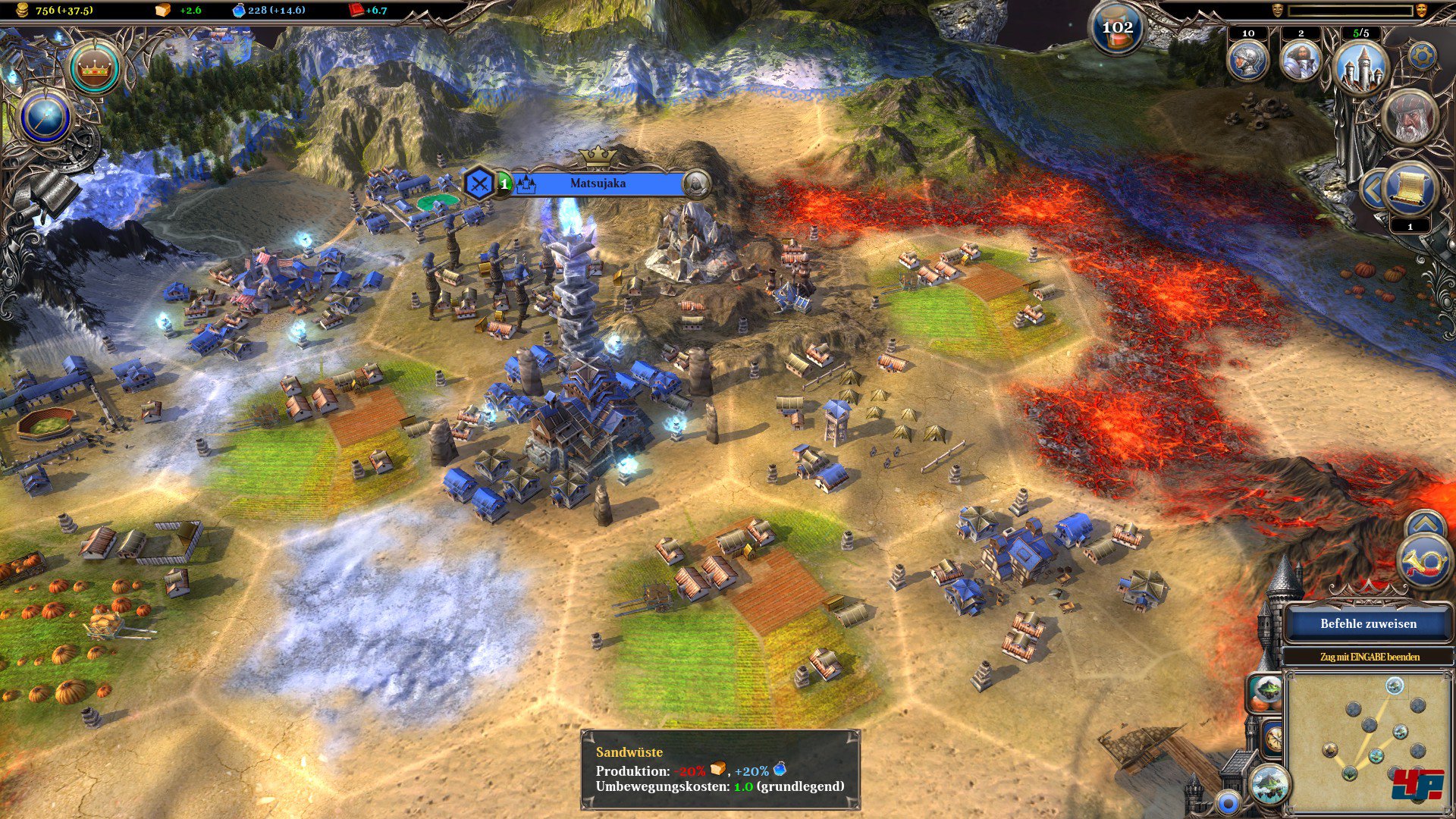Open the bearded hero list icon
The width and height of the screenshot is (1456, 819).
(x=1301, y=61)
